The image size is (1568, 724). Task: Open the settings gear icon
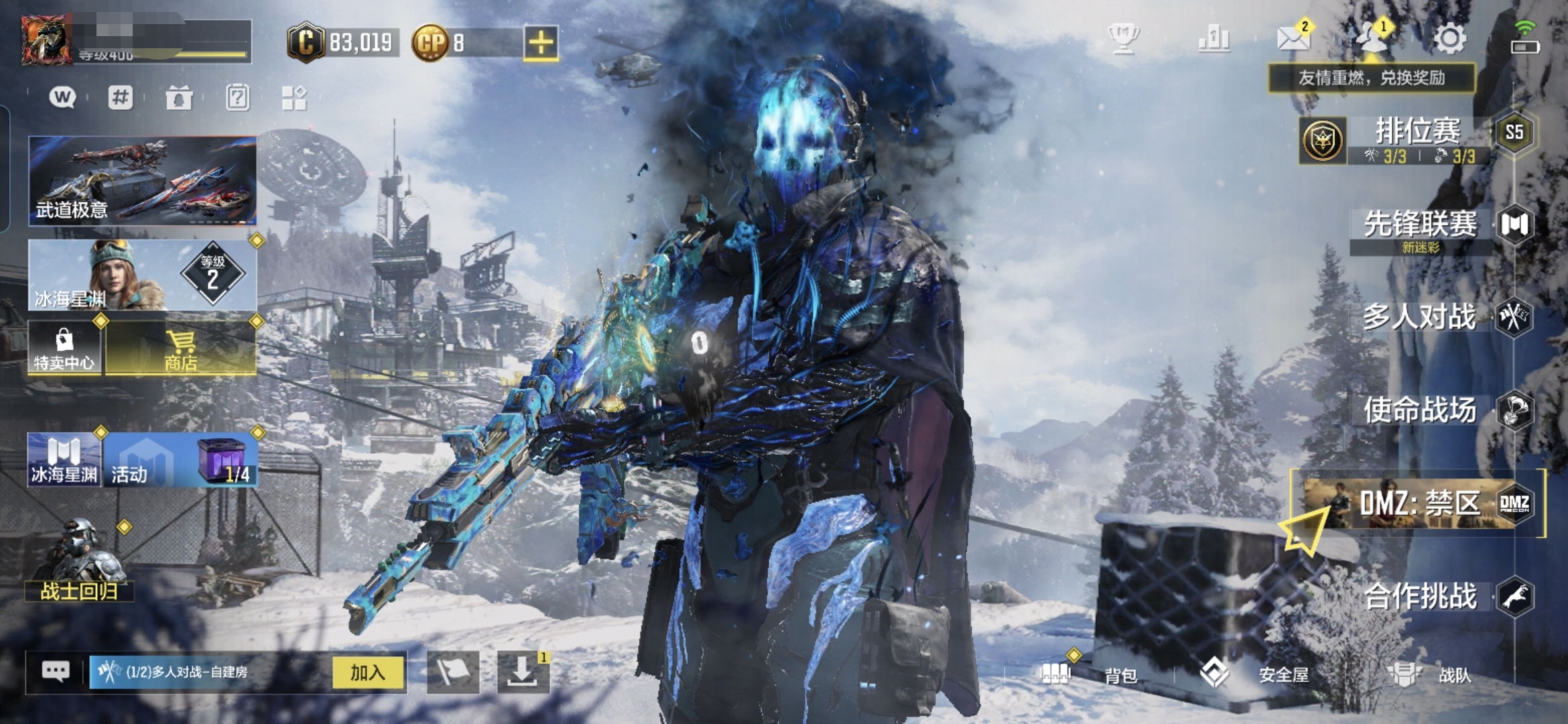(1449, 39)
